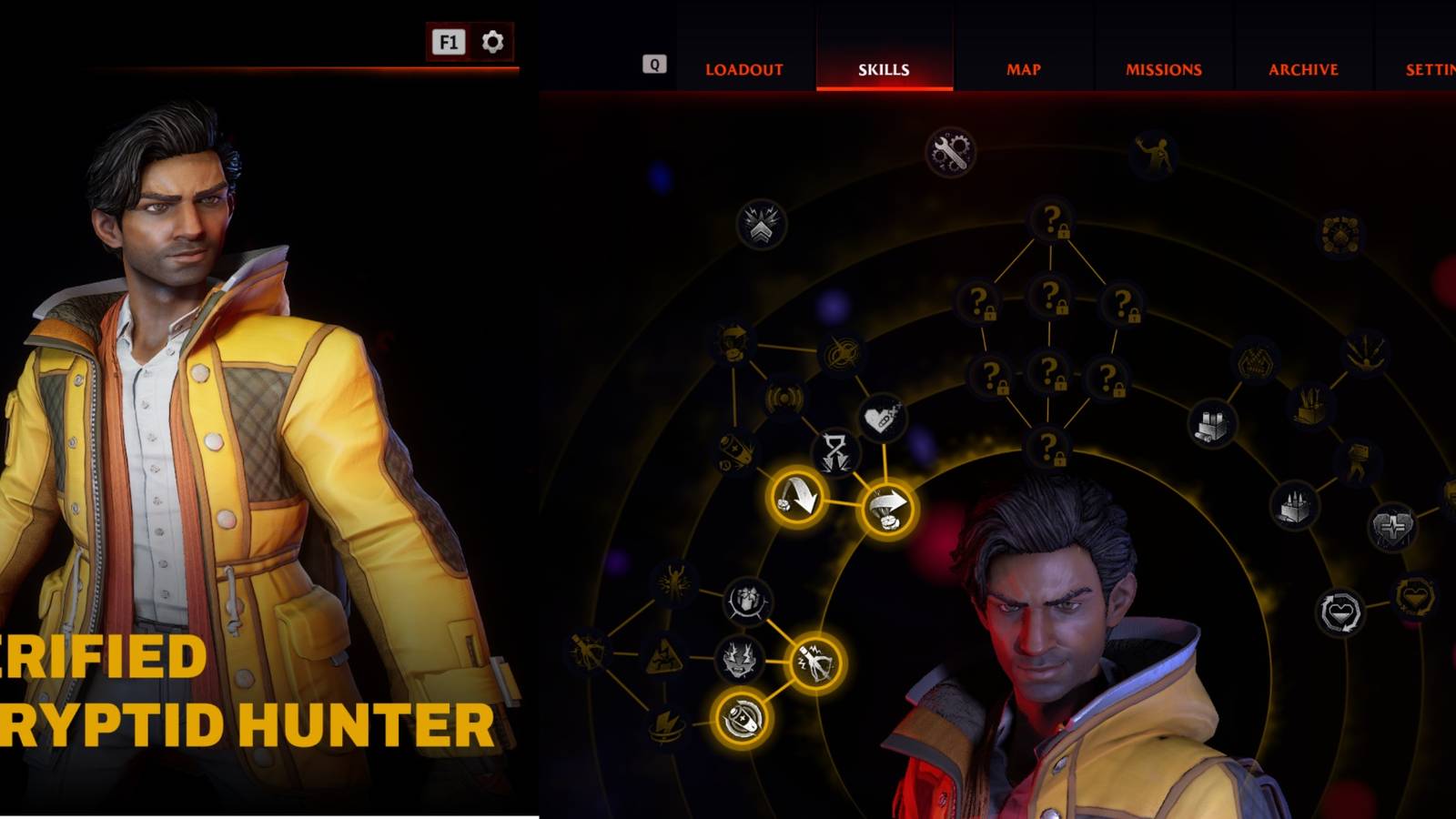Viewport: 1456px width, 819px height.
Task: Choose the chevron lightning rank-up skill
Action: tap(761, 225)
